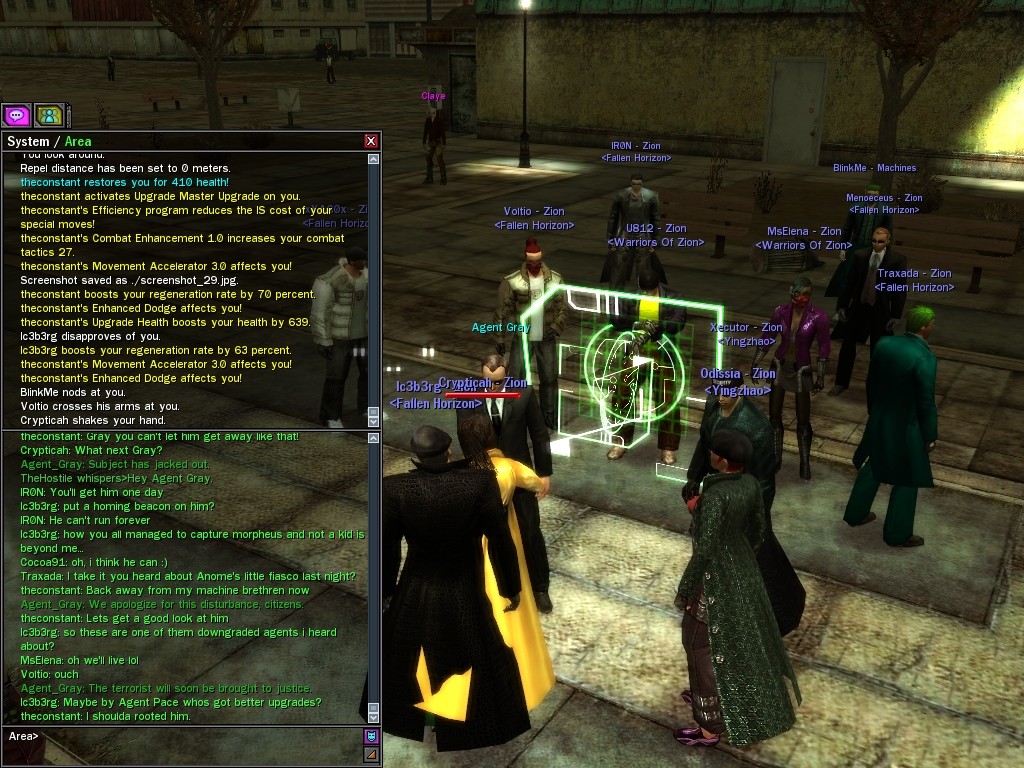
Task: Click the system log scroll-down arrow
Action: click(373, 422)
